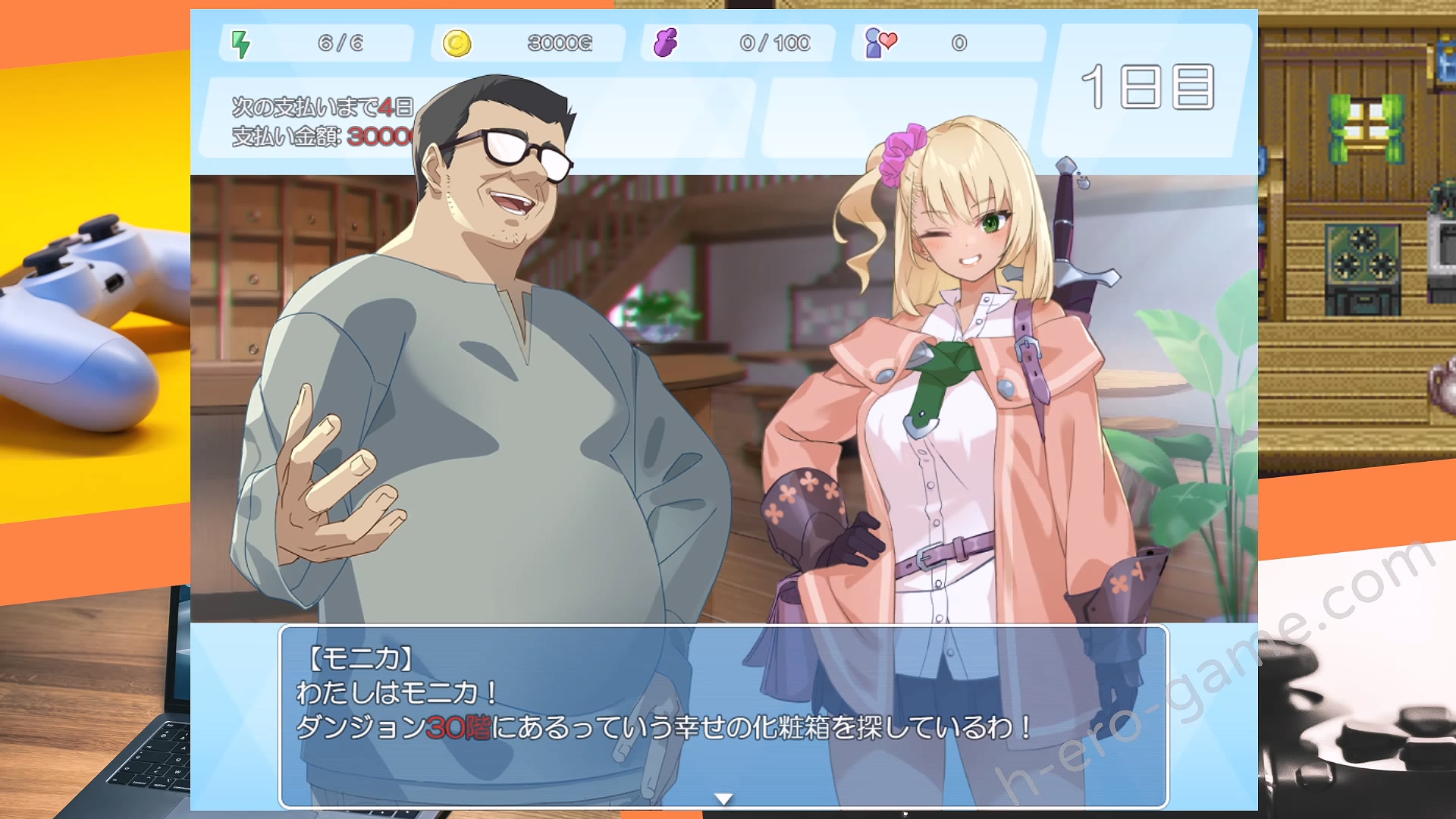This screenshot has width=1456, height=819.
Task: Click the triangle arrow to advance dialogue
Action: (723, 798)
